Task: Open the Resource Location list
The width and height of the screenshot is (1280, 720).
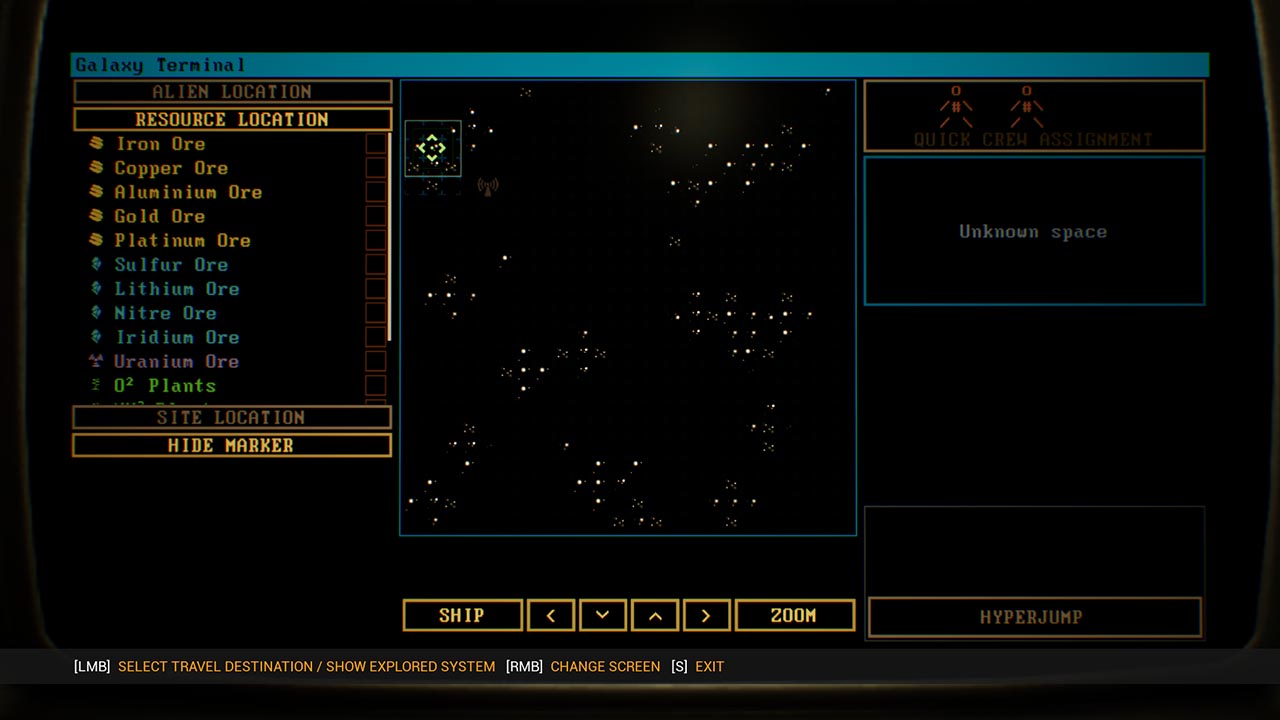Action: point(232,119)
